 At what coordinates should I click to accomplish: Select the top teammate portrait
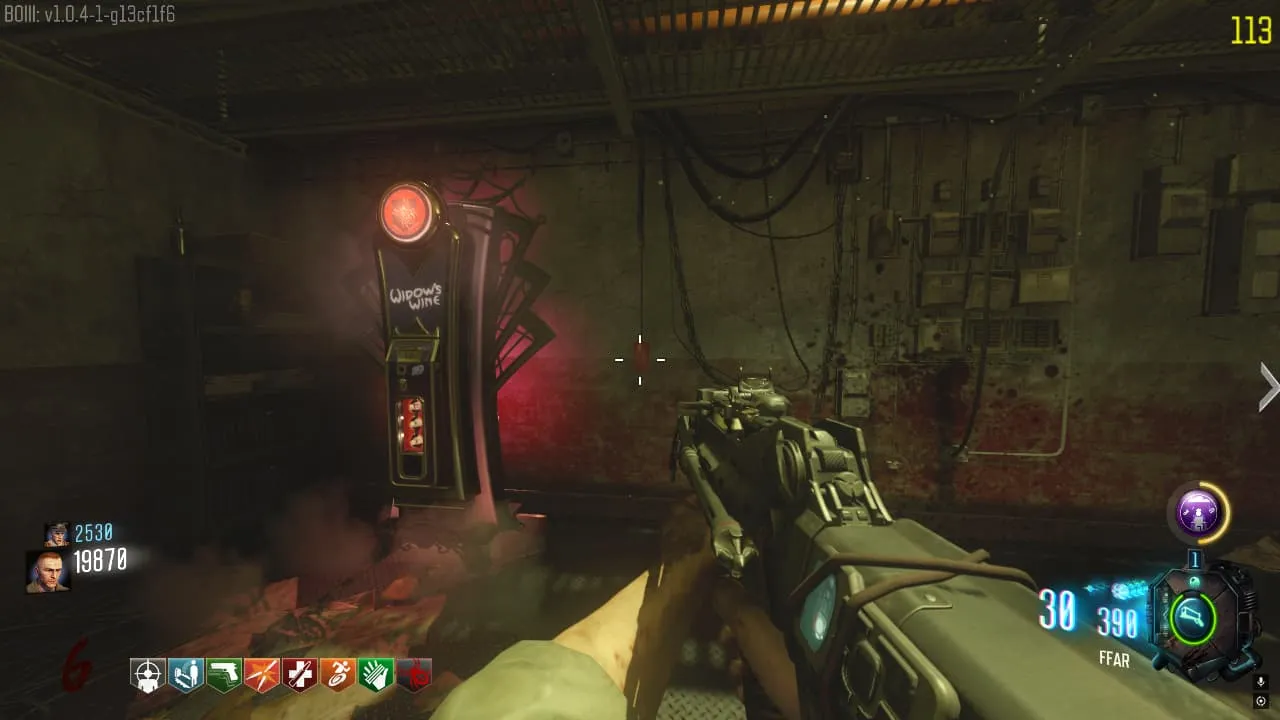click(x=57, y=534)
